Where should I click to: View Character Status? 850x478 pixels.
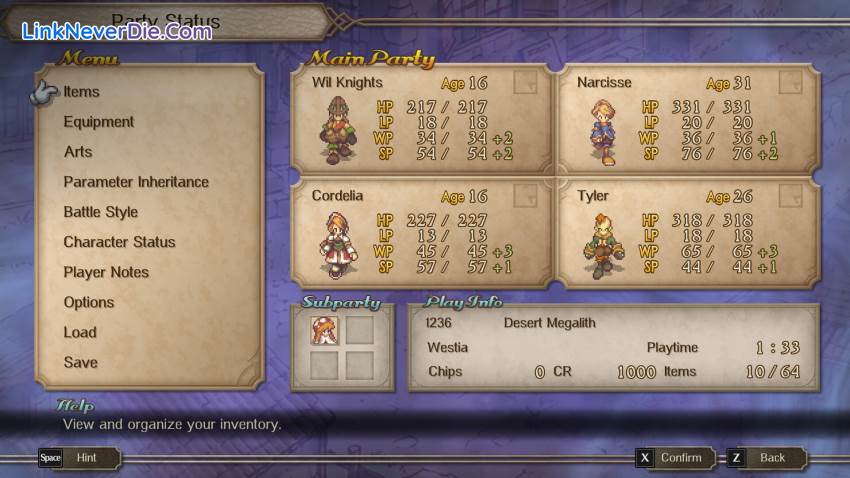click(x=119, y=242)
